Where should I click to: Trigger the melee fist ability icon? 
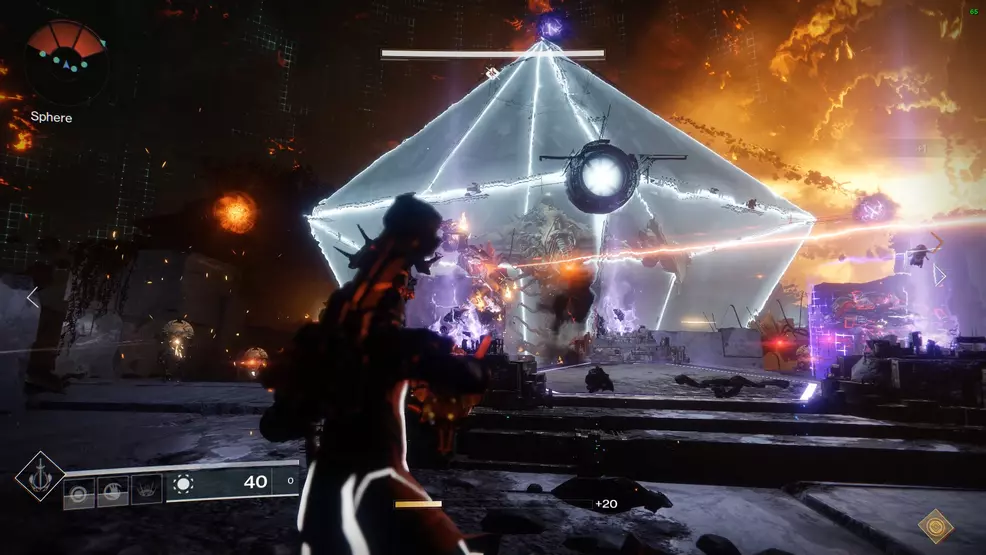pyautogui.click(x=112, y=492)
